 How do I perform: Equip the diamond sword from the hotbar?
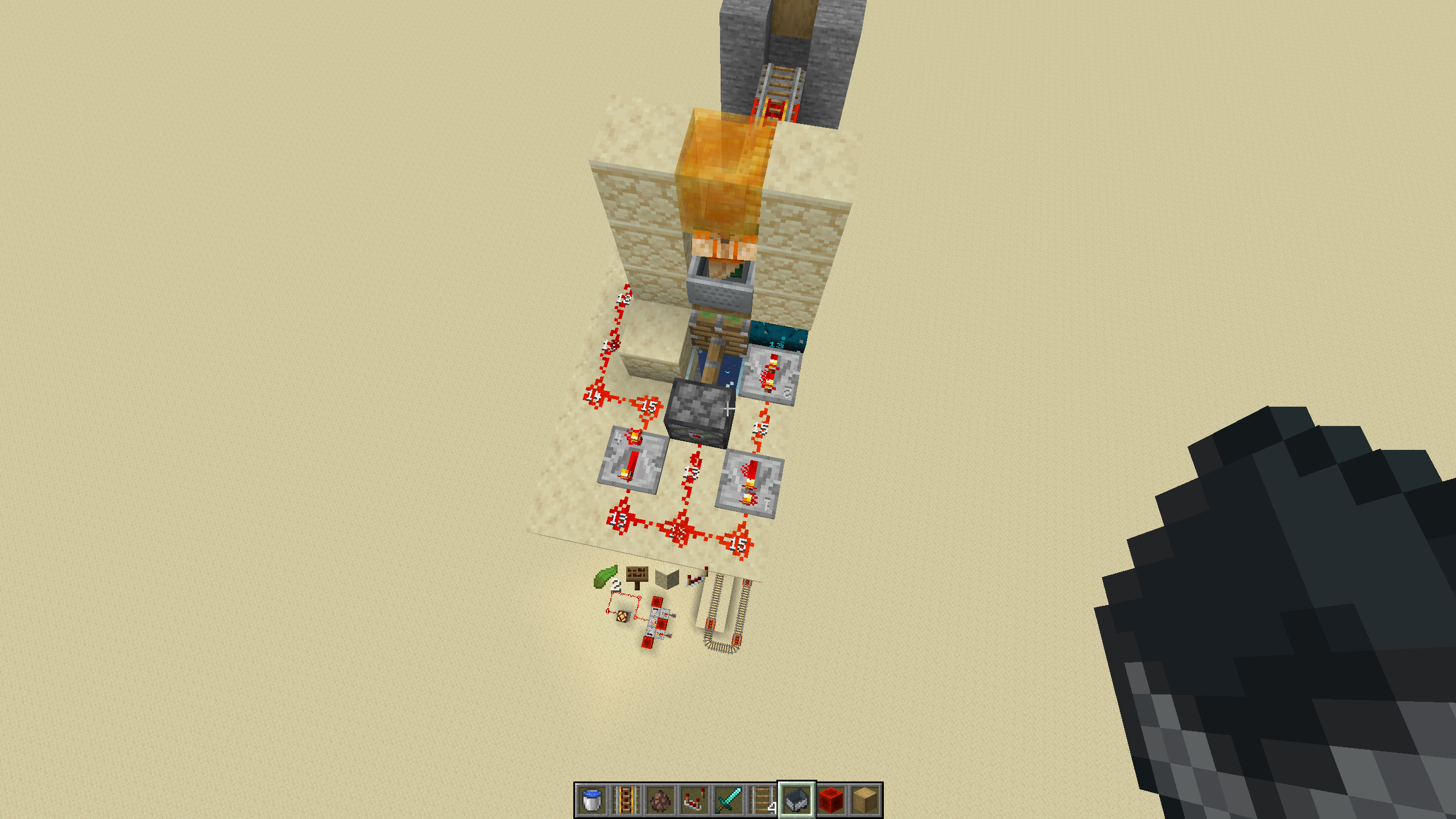tap(729, 800)
